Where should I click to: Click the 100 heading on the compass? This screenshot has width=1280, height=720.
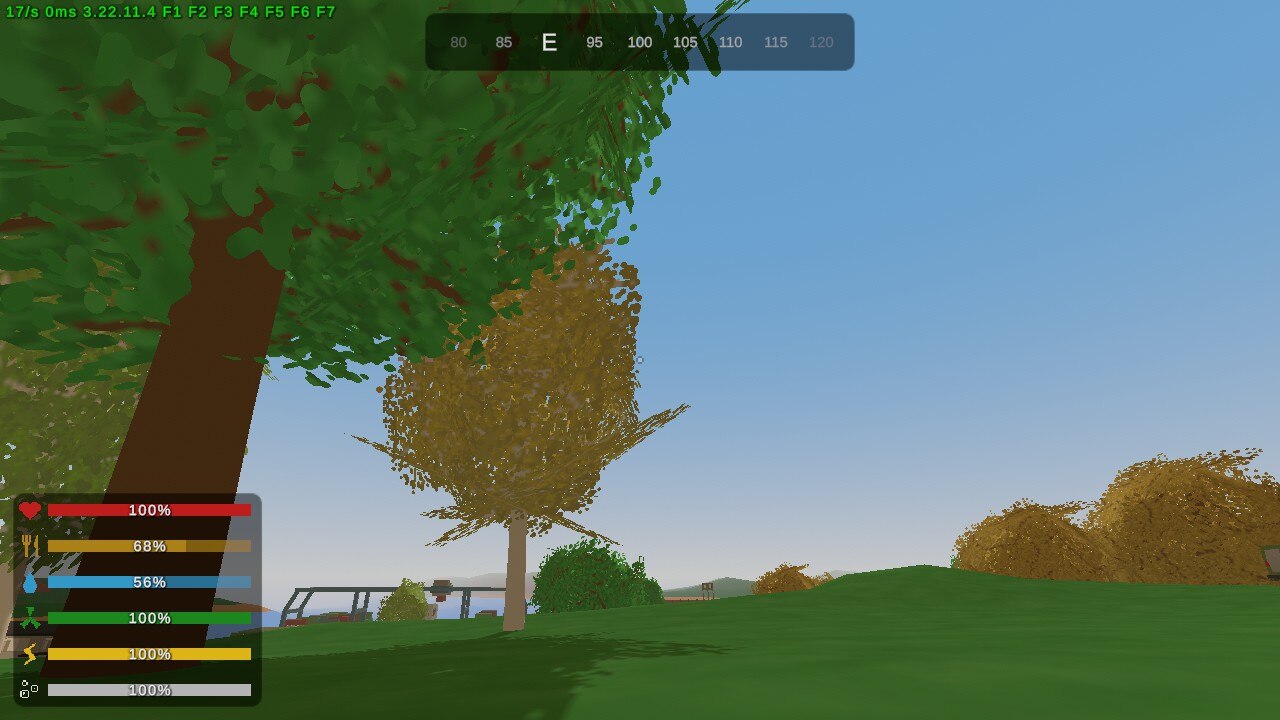[640, 43]
